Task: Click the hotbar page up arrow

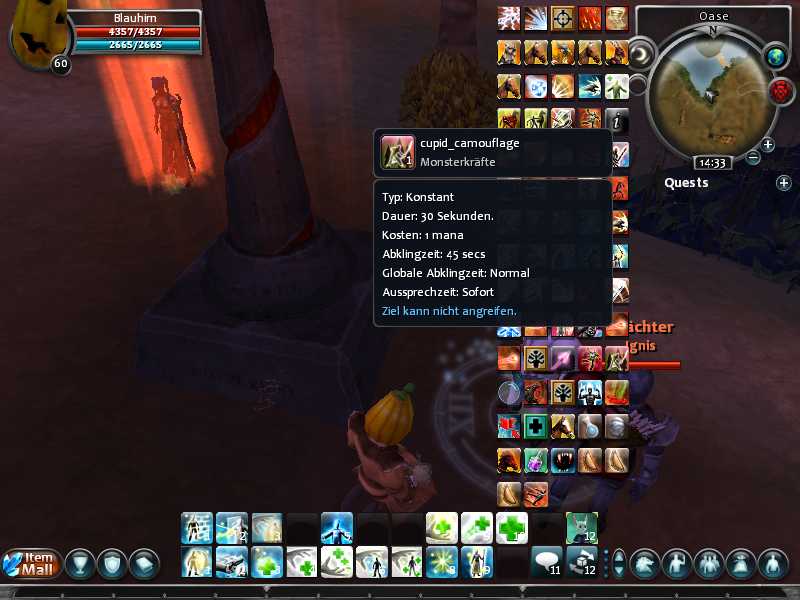Action: [618, 556]
